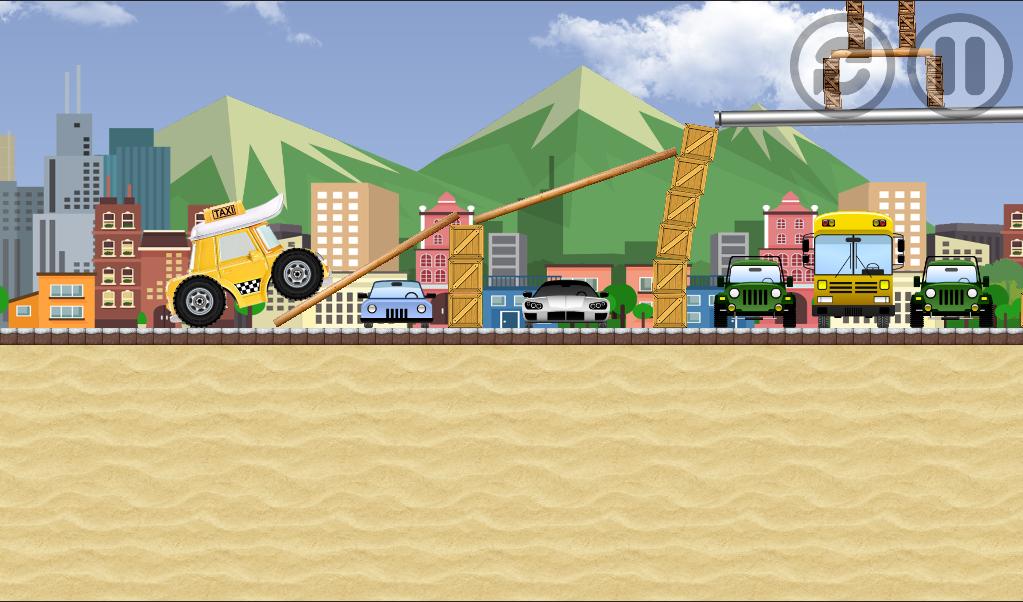
Task: Restart the level using the circular arrow button
Action: (x=841, y=65)
